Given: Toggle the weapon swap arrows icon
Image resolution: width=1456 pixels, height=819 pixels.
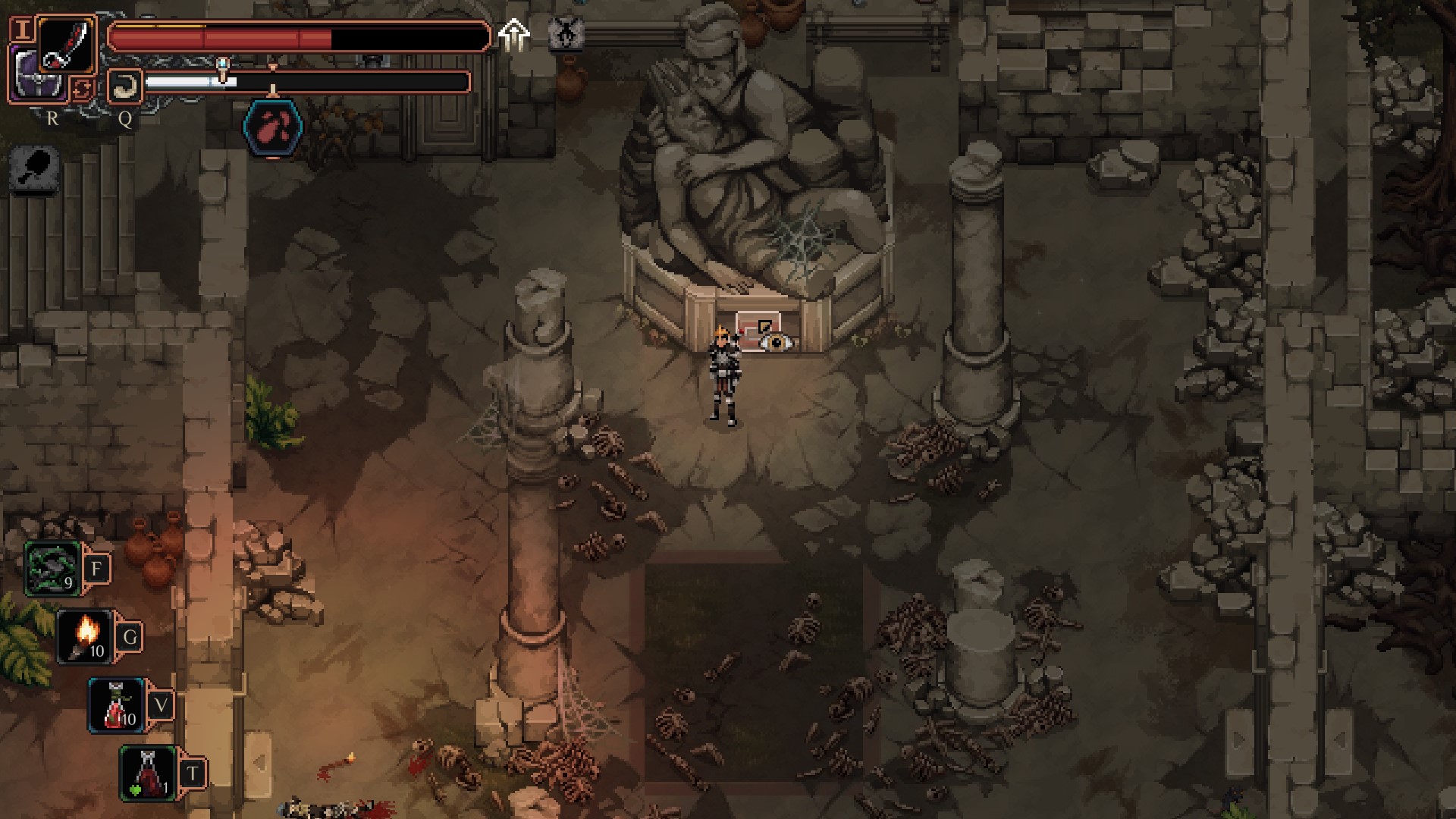Looking at the screenshot, I should pyautogui.click(x=82, y=89).
